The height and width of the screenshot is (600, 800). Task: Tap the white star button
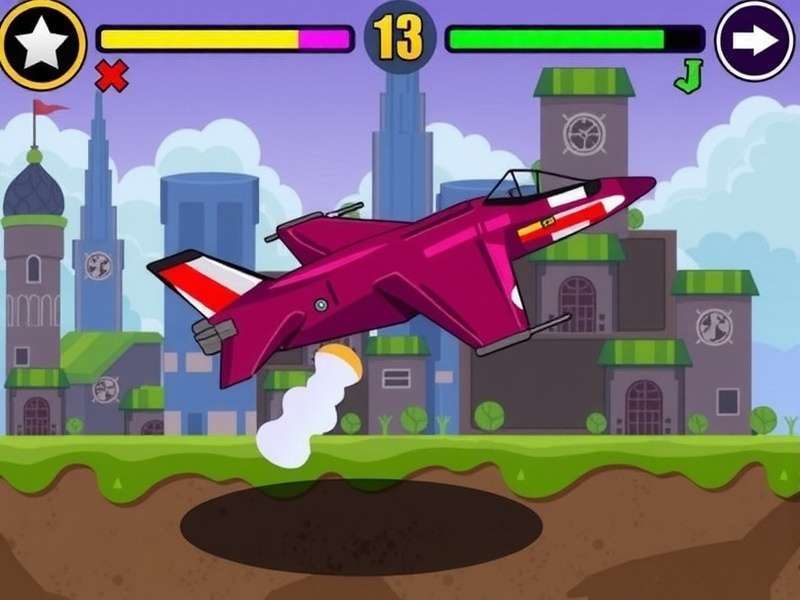(x=42, y=43)
